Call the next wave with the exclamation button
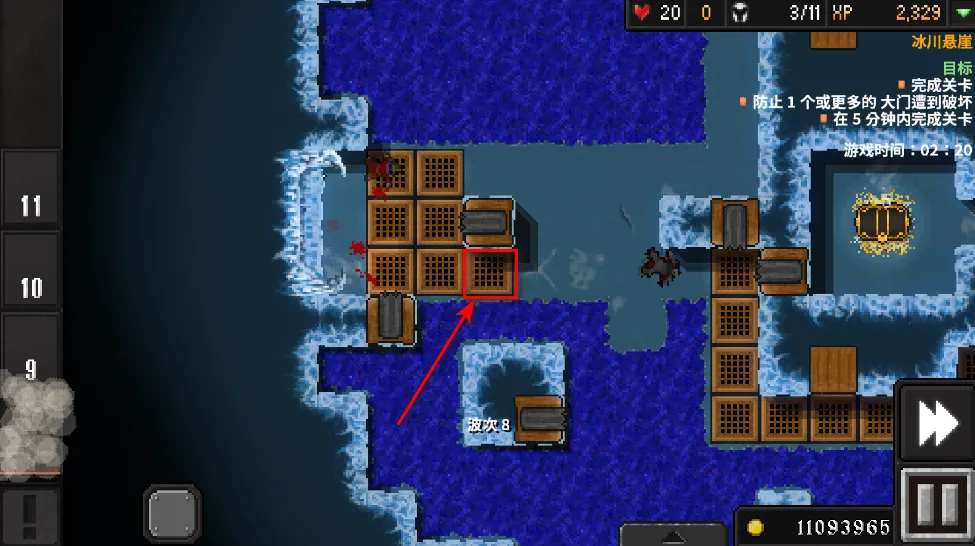This screenshot has height=546, width=975. (30, 515)
